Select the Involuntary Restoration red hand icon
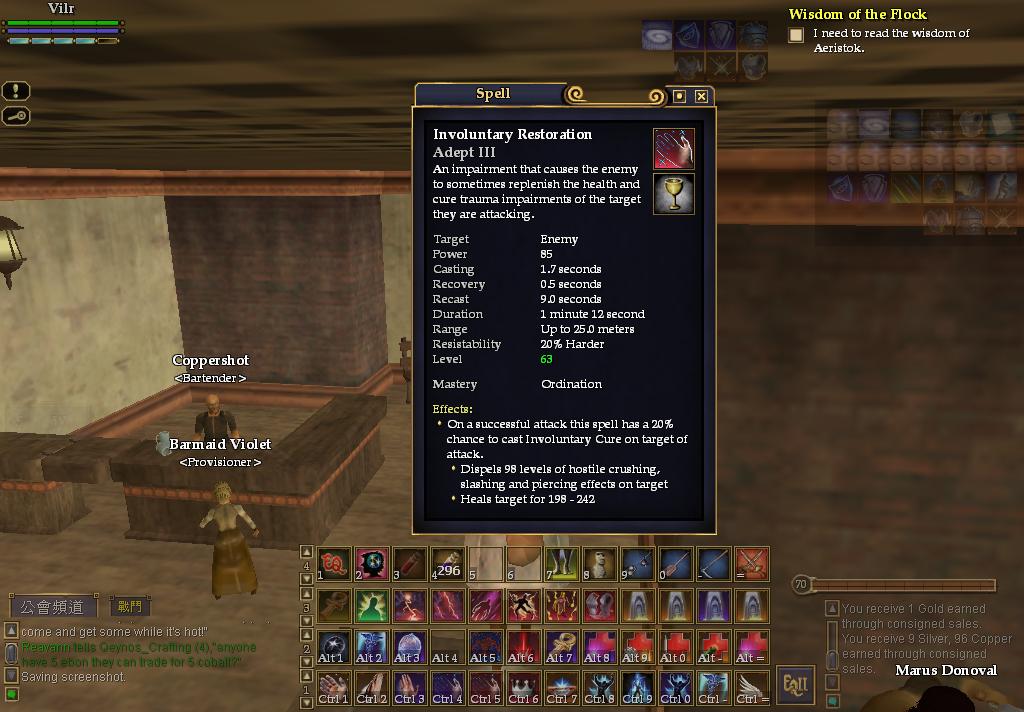Screen dimensions: 1024x712 point(674,149)
